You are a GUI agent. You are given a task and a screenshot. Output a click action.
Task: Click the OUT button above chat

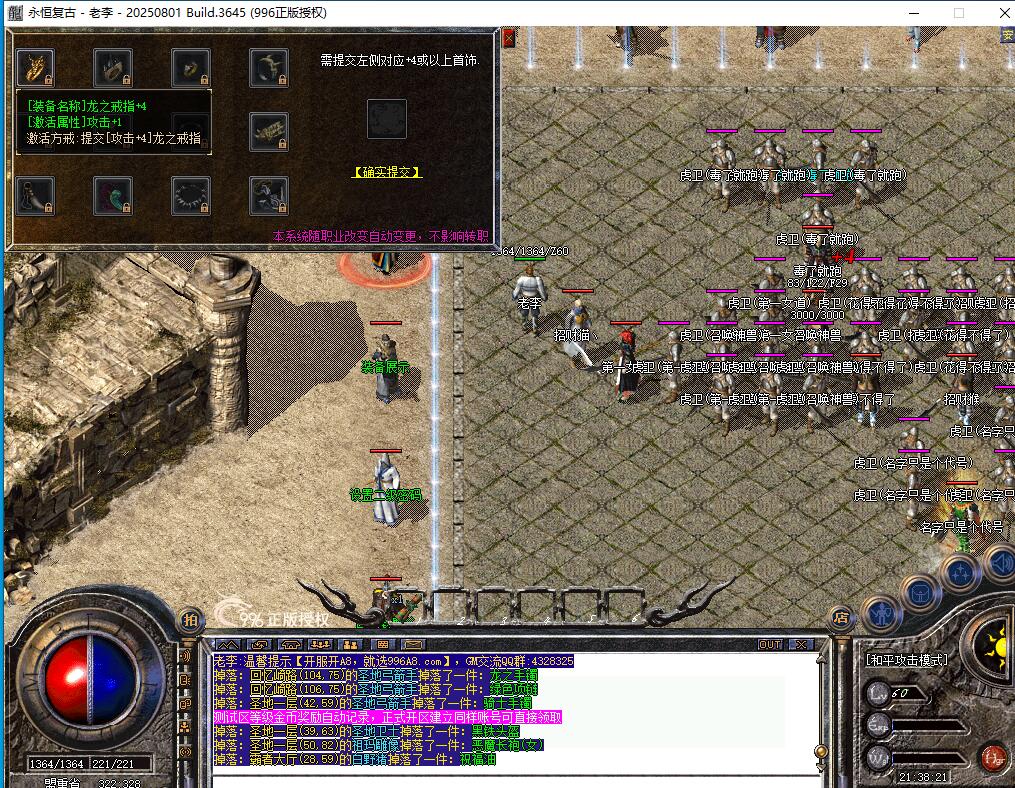[x=769, y=644]
